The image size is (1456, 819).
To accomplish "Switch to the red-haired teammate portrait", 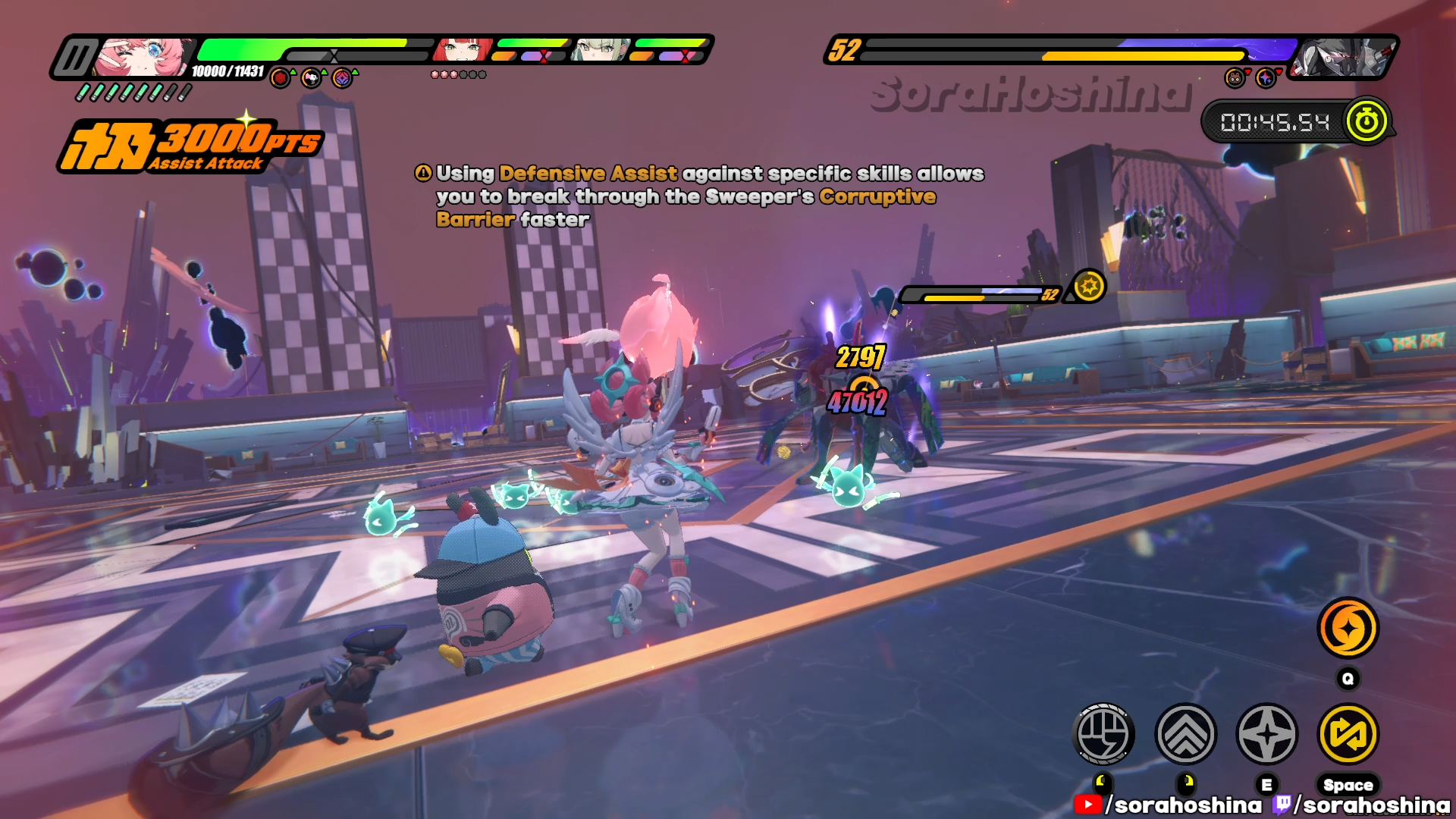I will click(x=461, y=50).
